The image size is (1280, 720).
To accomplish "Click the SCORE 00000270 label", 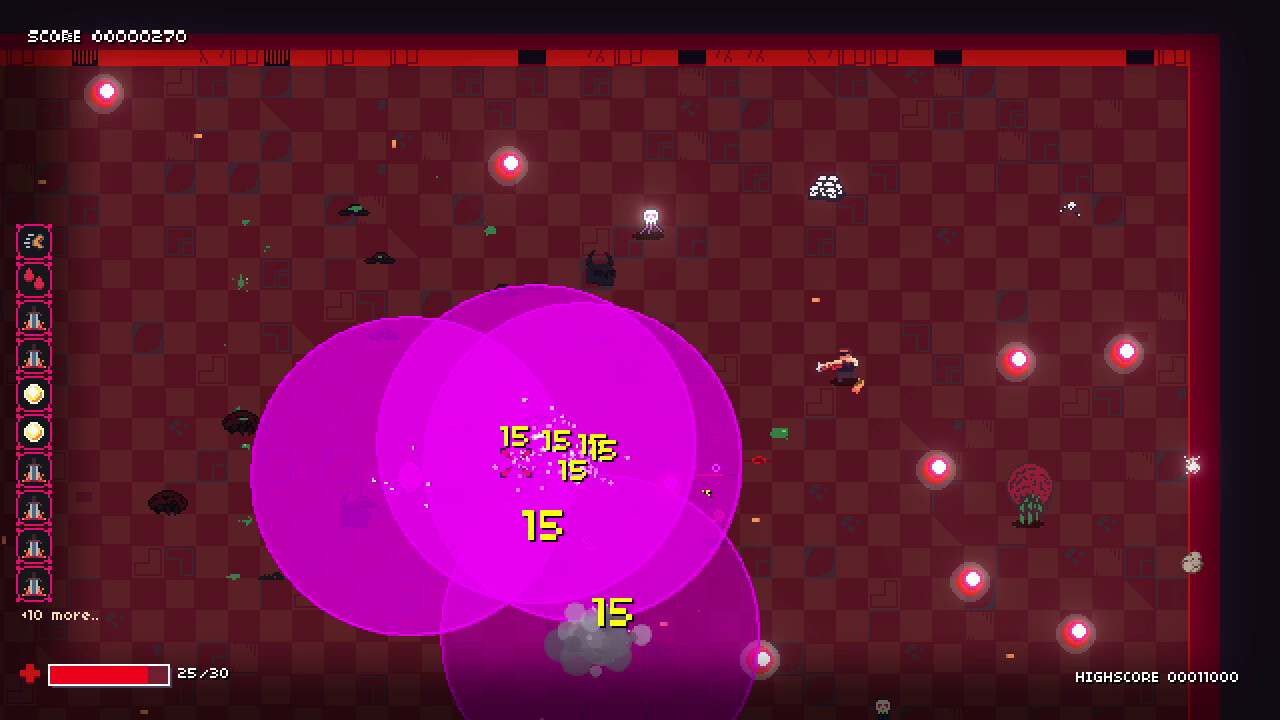I will [106, 35].
